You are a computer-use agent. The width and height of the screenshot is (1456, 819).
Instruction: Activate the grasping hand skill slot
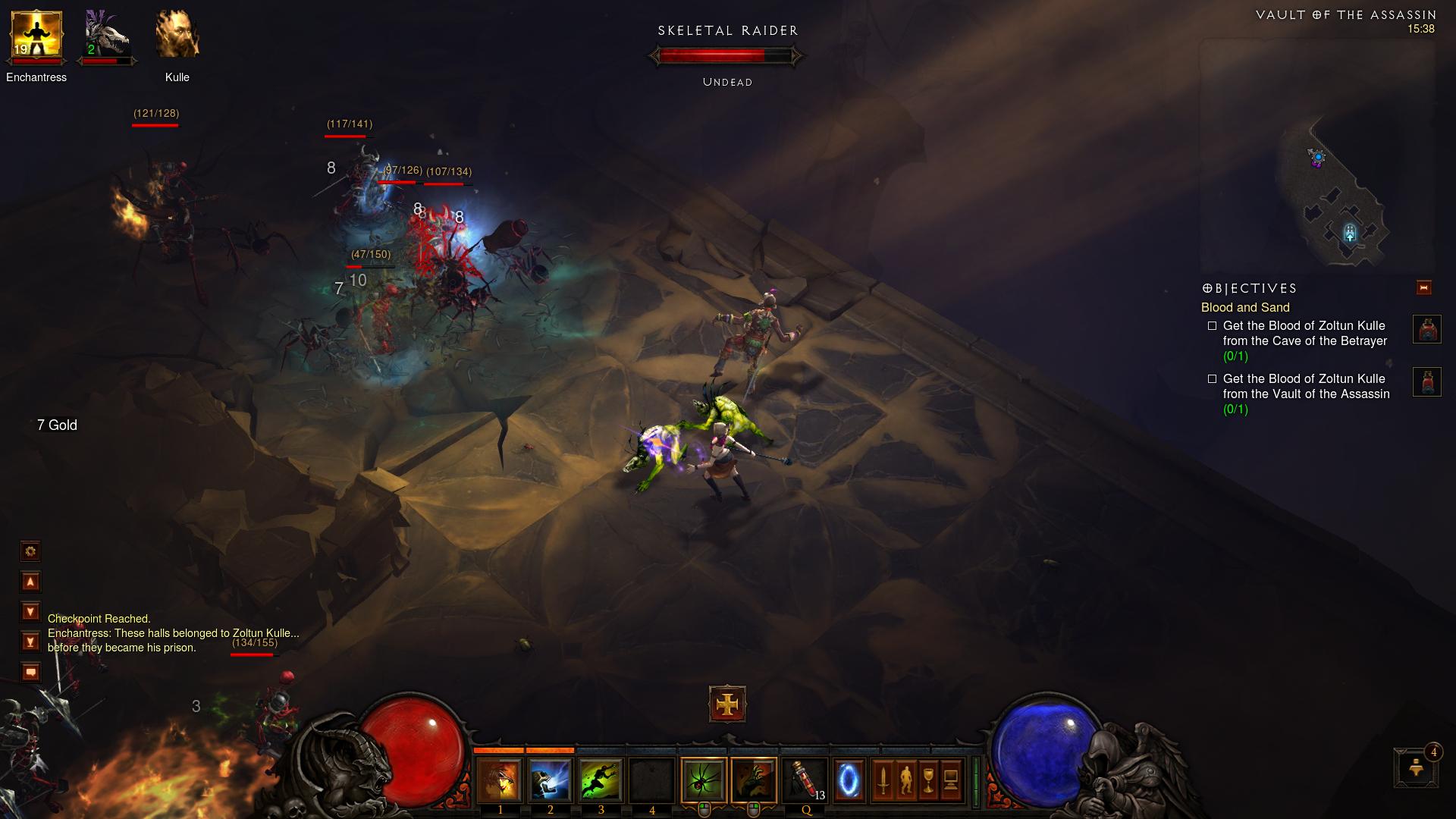[754, 780]
